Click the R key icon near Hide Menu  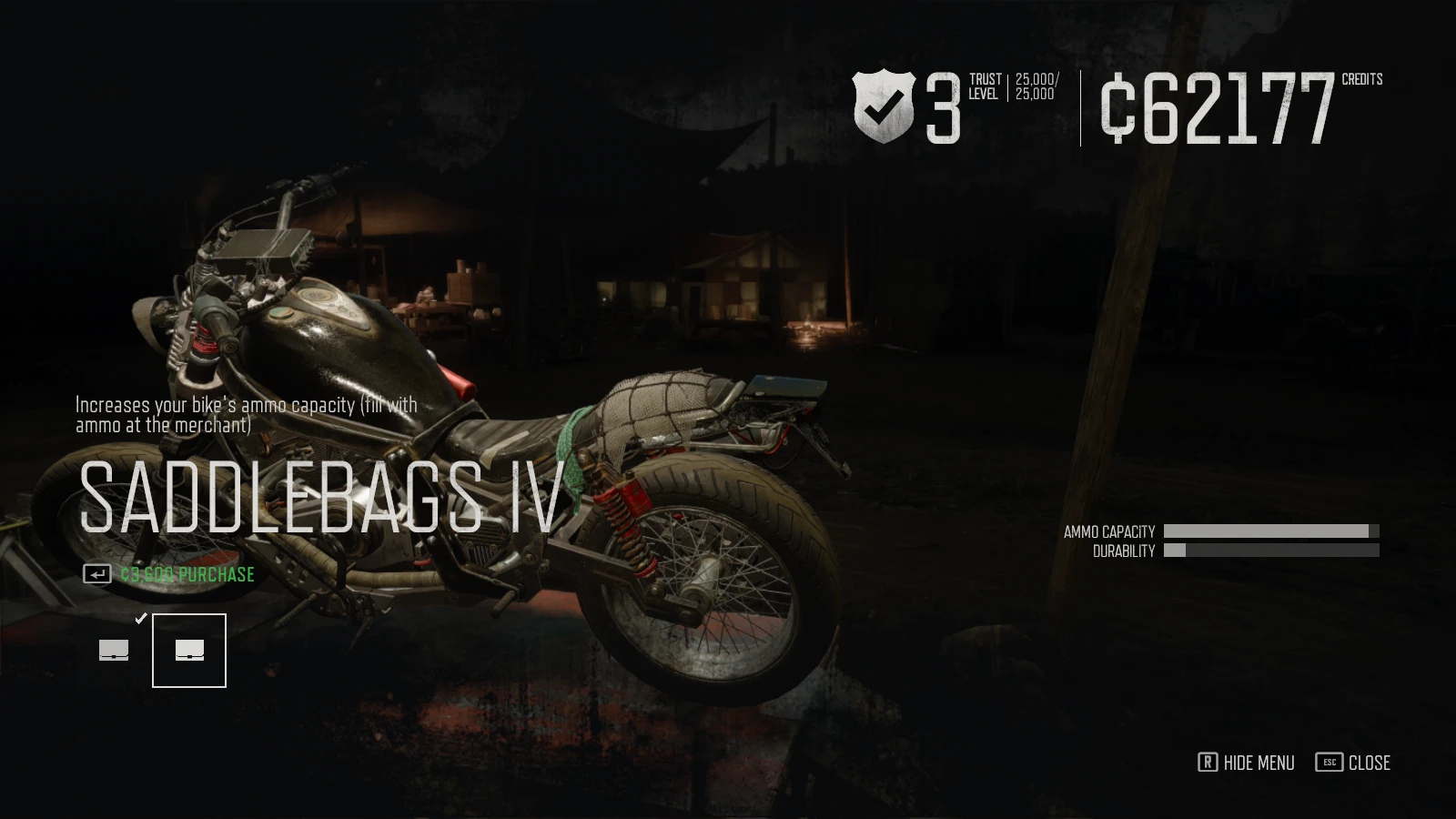[1208, 763]
